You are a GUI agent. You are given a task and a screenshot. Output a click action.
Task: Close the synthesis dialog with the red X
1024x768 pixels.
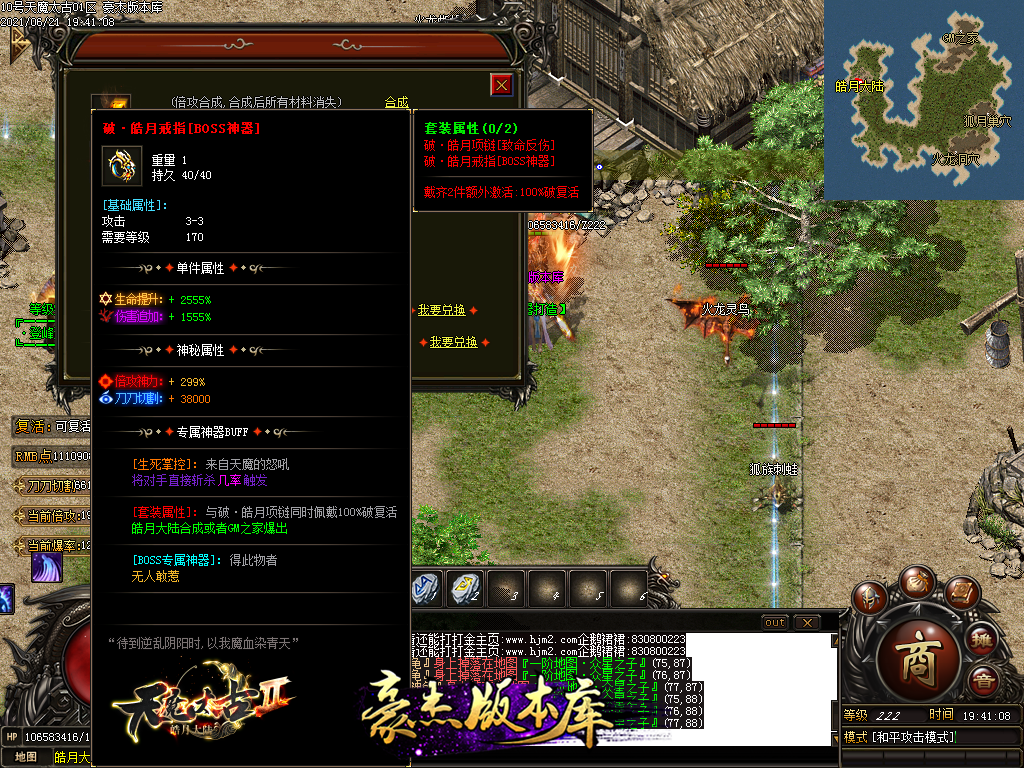click(x=502, y=85)
